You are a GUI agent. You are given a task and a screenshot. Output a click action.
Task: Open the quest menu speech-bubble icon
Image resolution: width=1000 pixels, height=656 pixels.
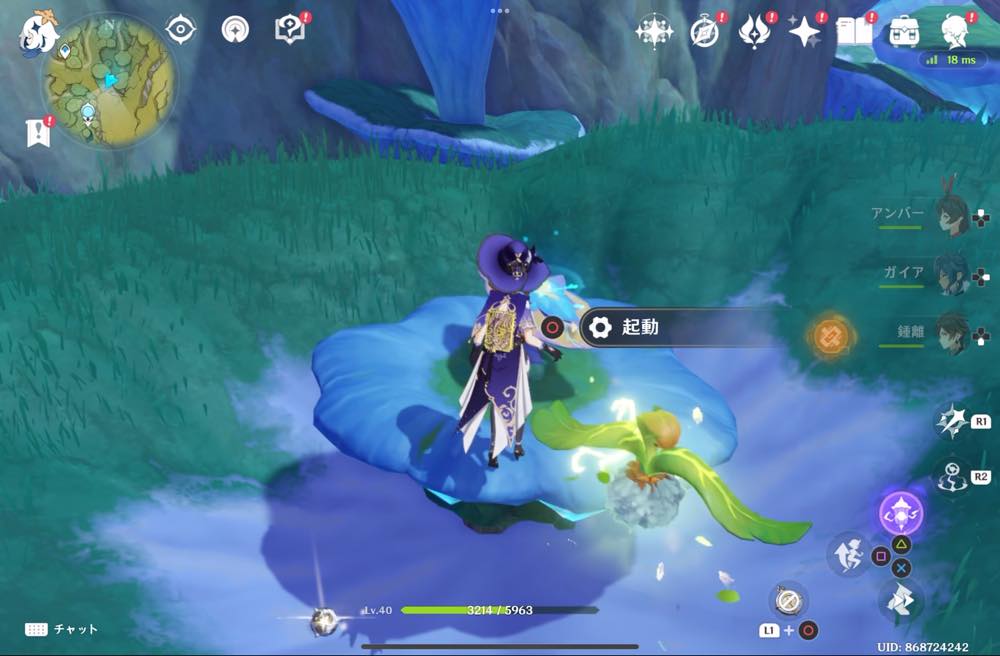[x=290, y=30]
